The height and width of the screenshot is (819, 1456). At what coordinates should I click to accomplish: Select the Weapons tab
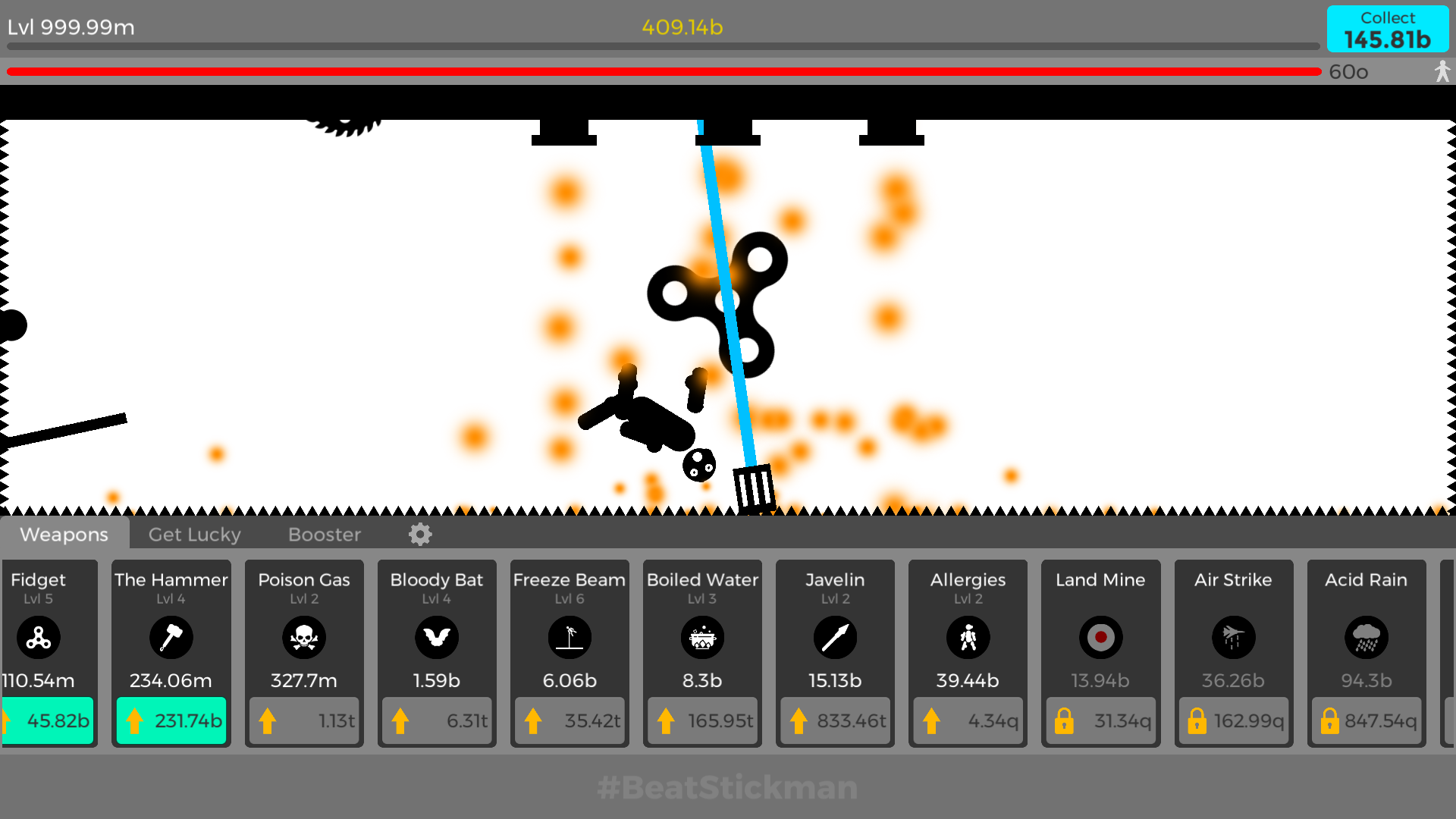64,535
